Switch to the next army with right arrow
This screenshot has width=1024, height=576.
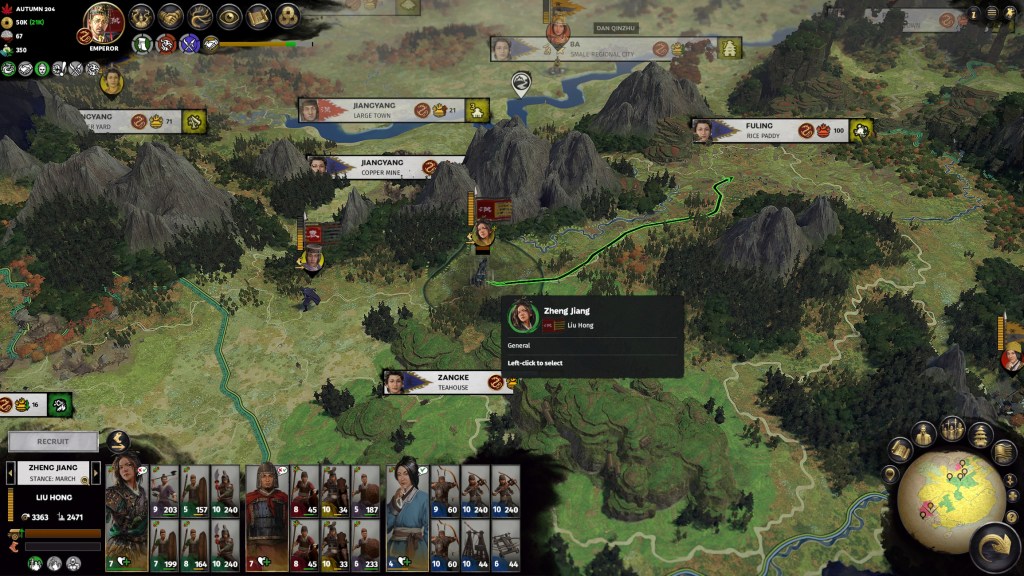click(x=94, y=473)
